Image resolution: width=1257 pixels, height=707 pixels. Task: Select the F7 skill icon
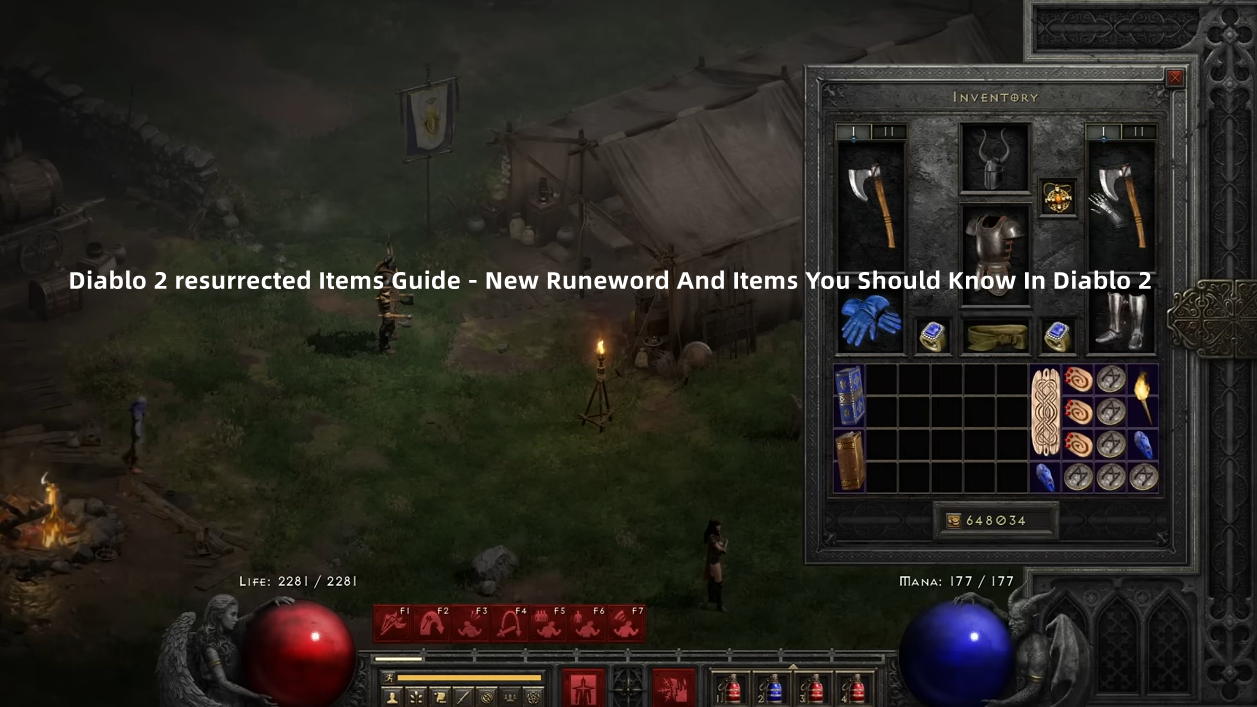627,623
